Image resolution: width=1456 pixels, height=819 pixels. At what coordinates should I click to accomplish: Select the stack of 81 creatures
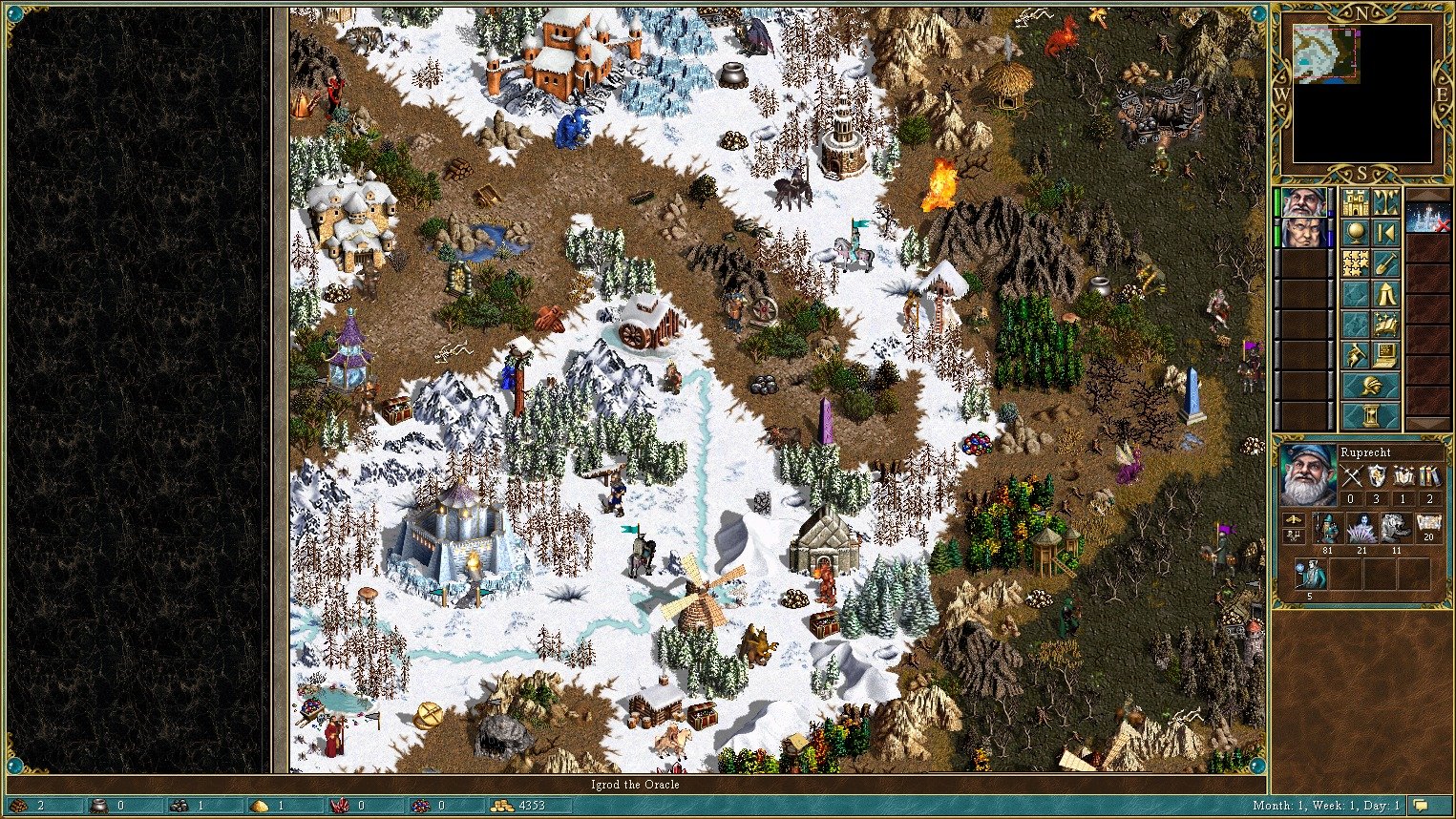(1327, 528)
